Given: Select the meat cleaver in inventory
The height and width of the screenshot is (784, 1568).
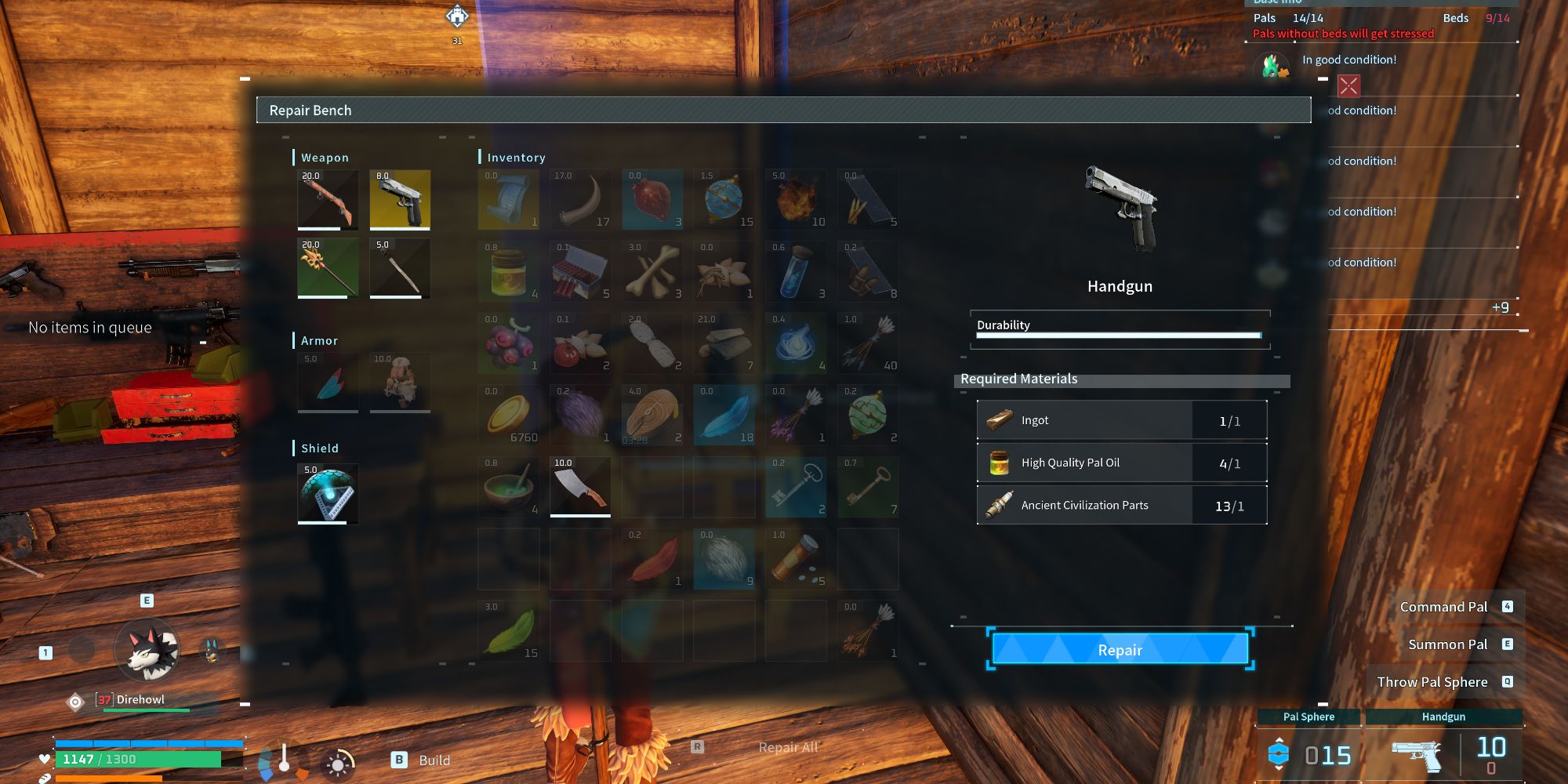Looking at the screenshot, I should (580, 487).
